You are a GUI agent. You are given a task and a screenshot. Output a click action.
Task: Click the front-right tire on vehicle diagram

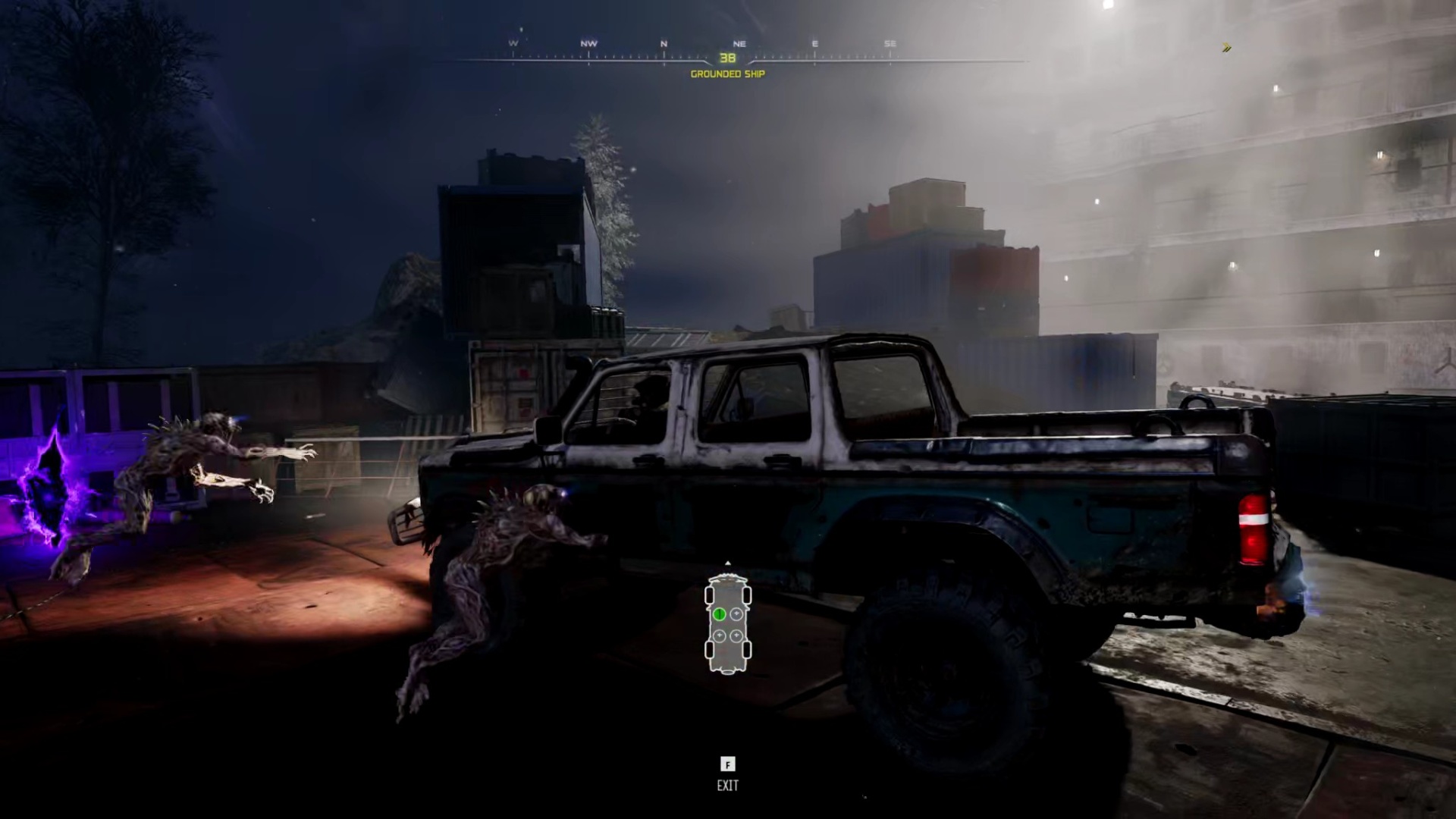point(747,595)
